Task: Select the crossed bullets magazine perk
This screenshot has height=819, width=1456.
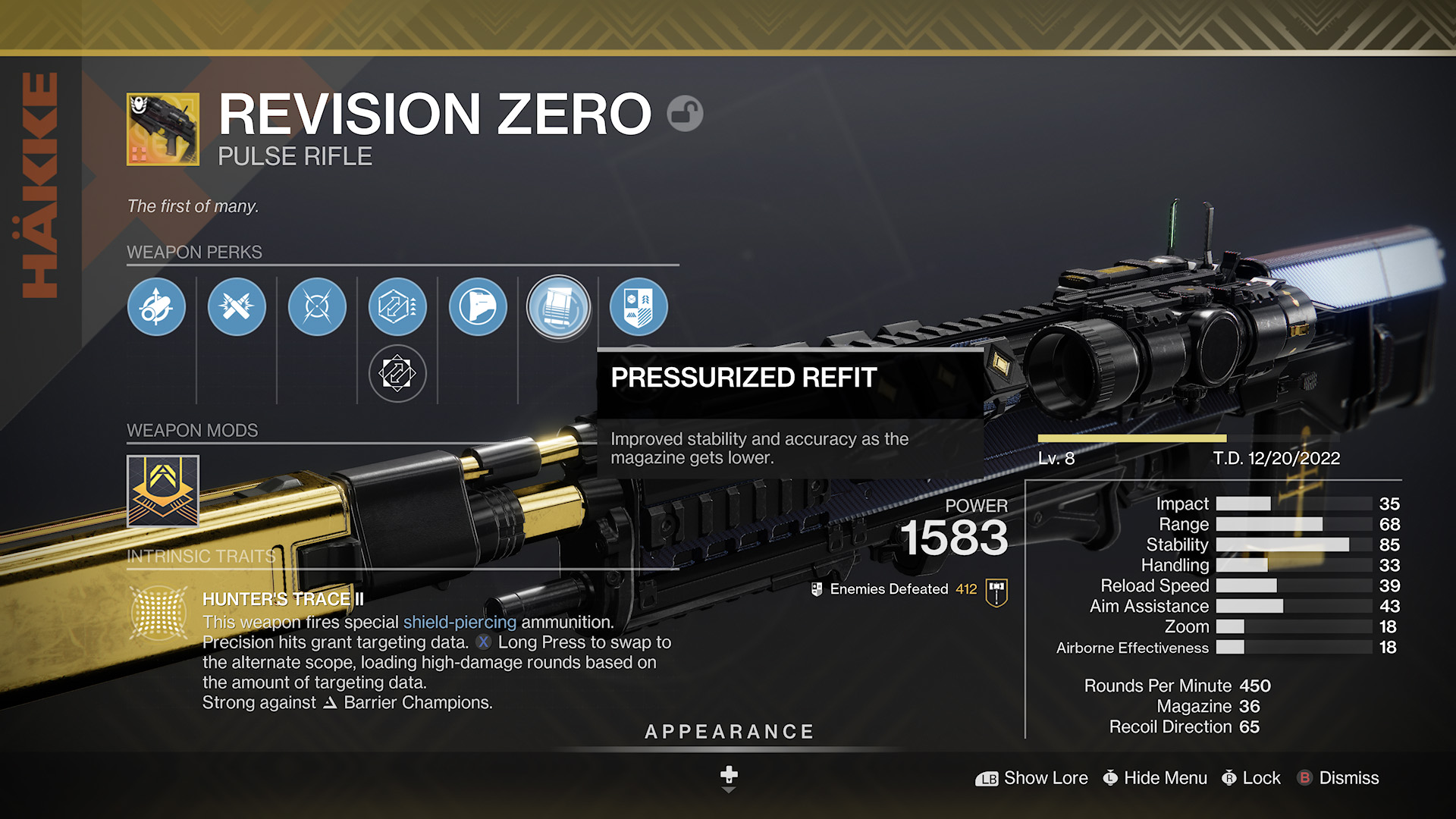Action: tap(237, 307)
